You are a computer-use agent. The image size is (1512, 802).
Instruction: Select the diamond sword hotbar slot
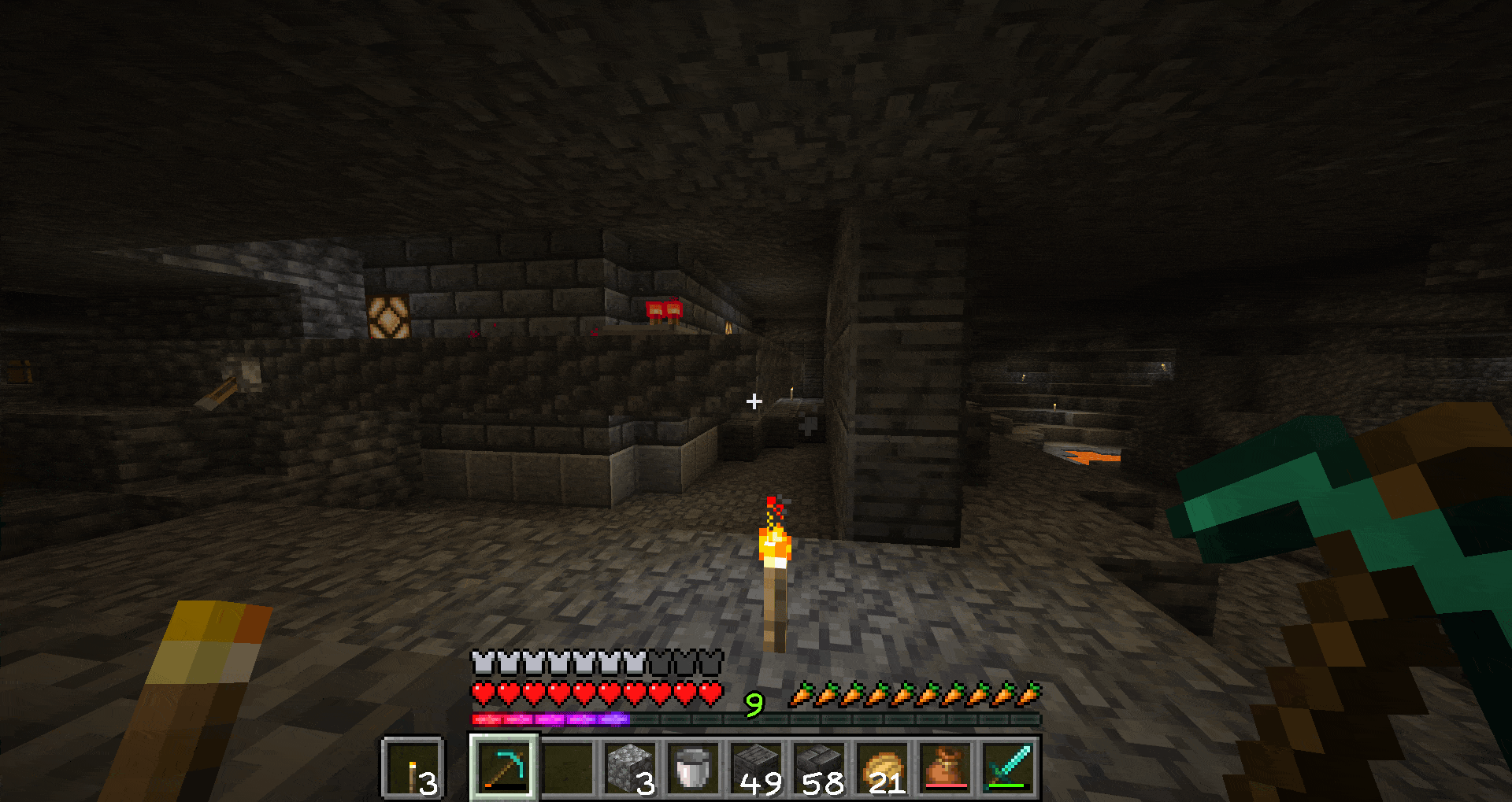pyautogui.click(x=1009, y=767)
